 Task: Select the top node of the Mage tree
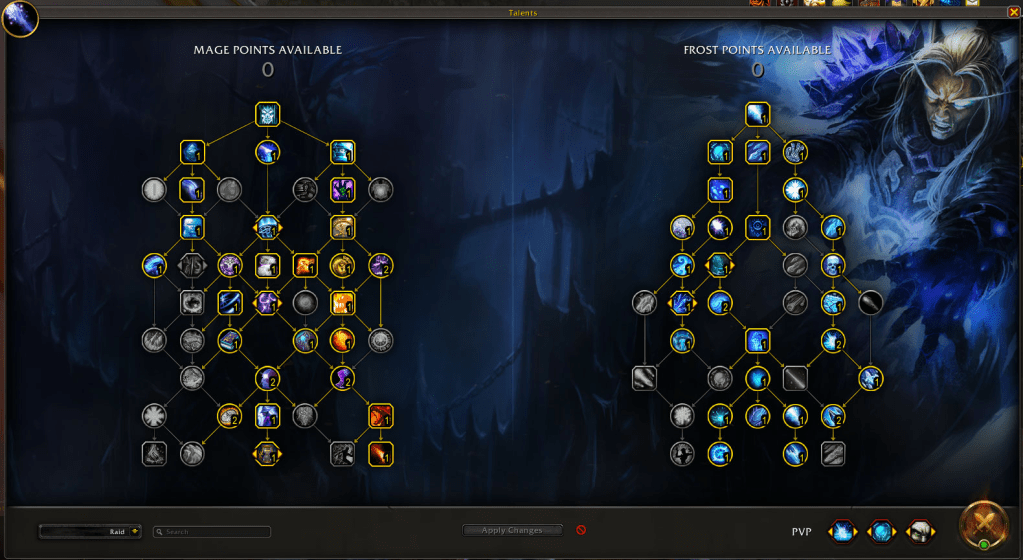pyautogui.click(x=267, y=114)
